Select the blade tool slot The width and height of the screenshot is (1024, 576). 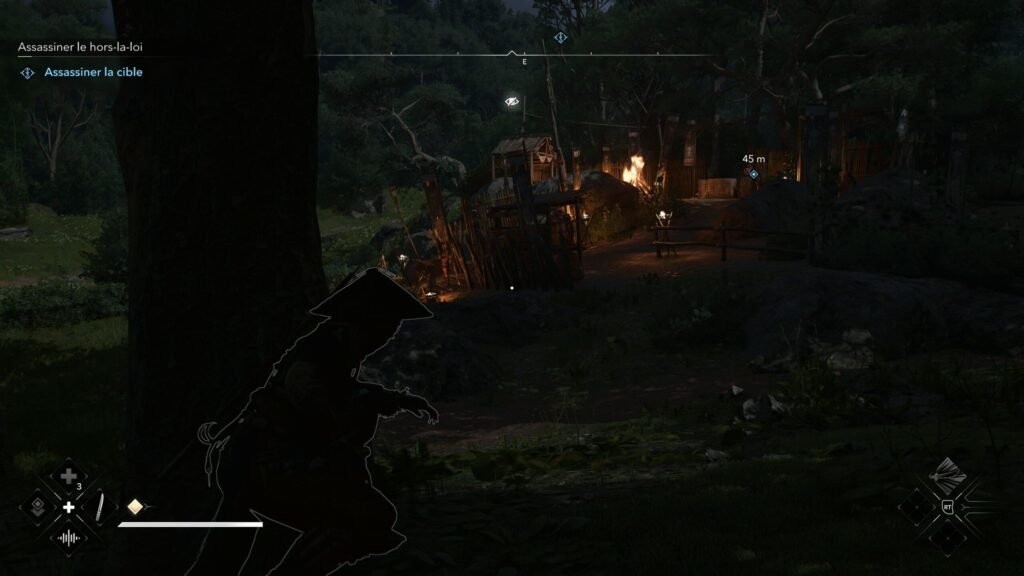[100, 507]
